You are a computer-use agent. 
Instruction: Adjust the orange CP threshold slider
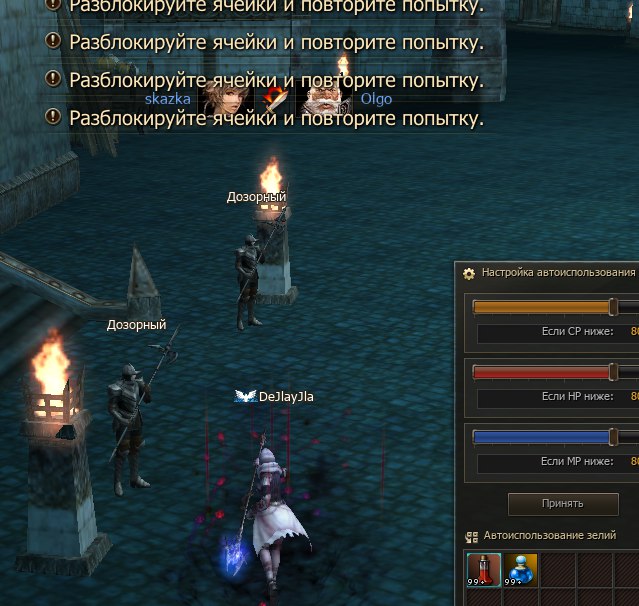tap(614, 307)
